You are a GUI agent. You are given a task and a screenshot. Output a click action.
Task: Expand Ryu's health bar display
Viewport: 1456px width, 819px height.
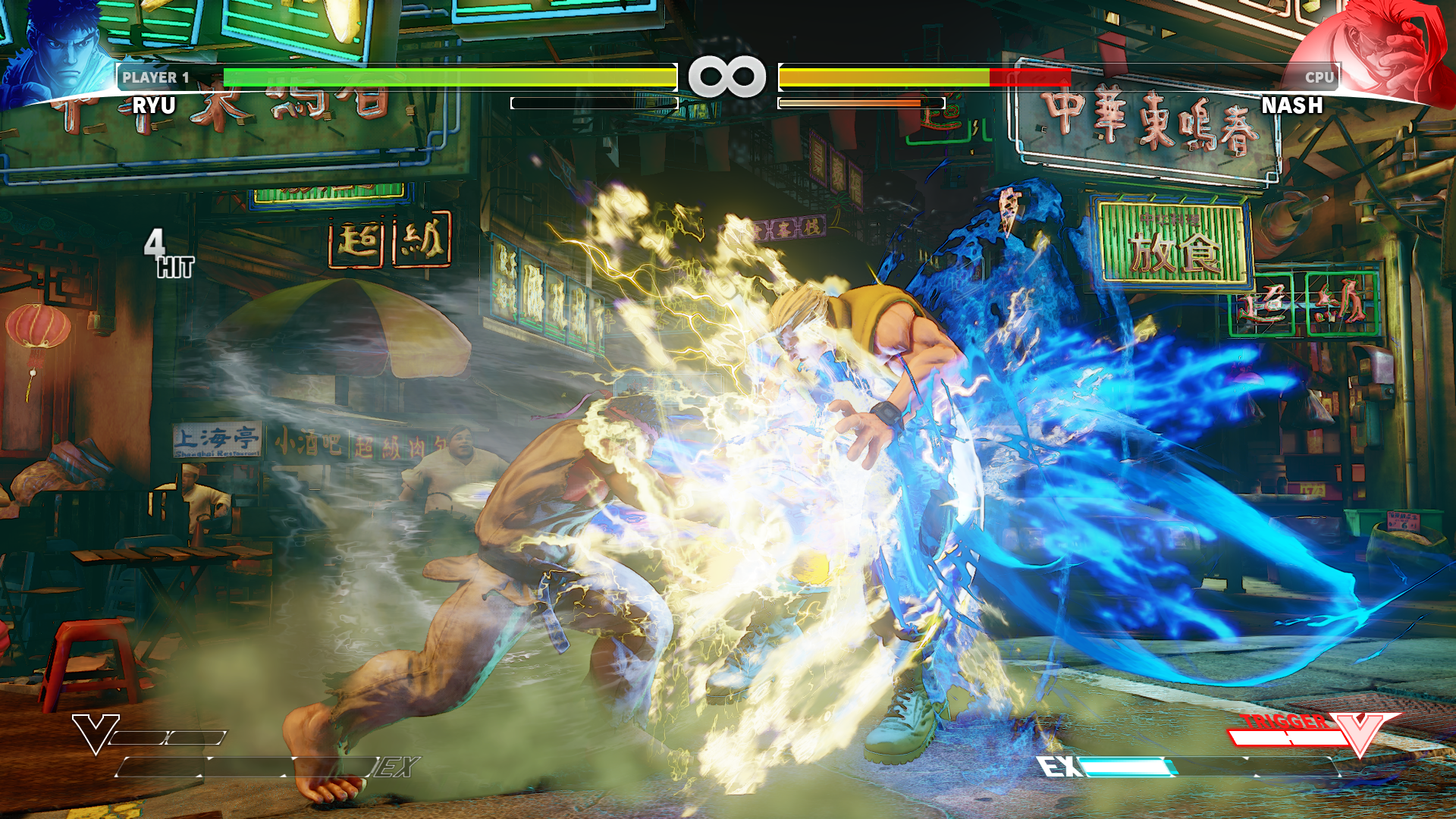tap(447, 76)
